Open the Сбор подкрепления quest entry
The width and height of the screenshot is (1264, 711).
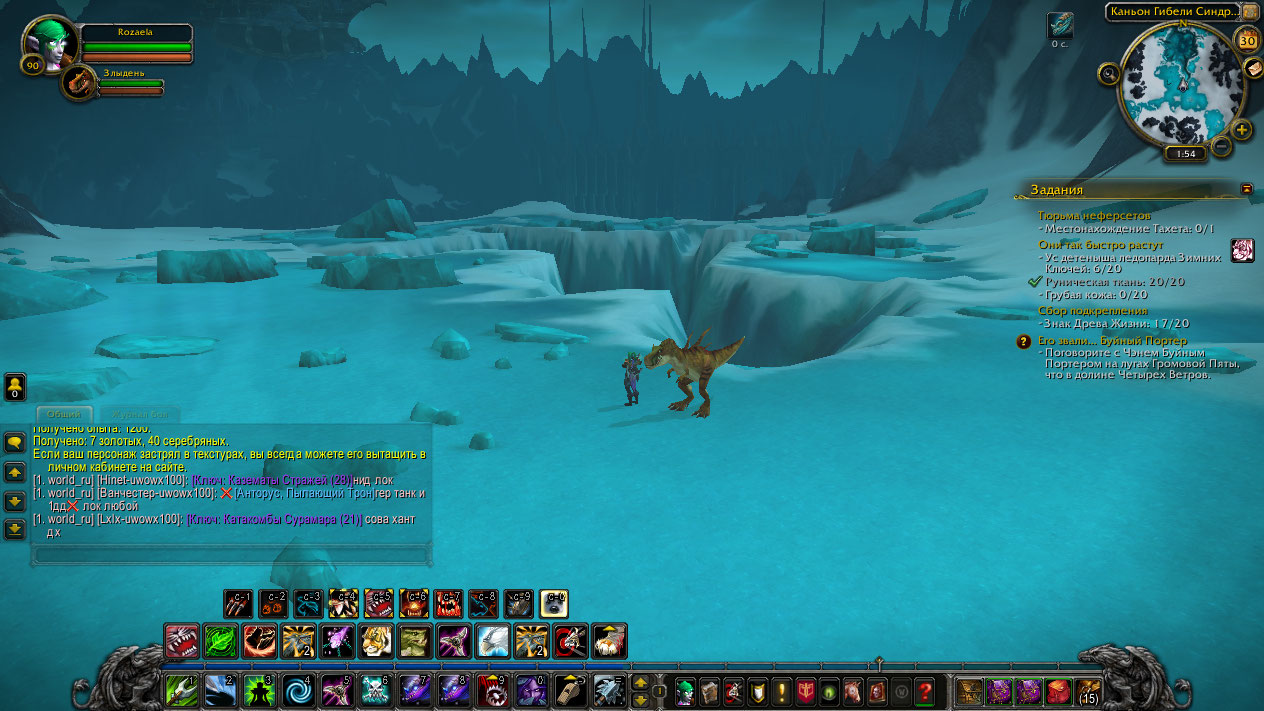[1093, 310]
